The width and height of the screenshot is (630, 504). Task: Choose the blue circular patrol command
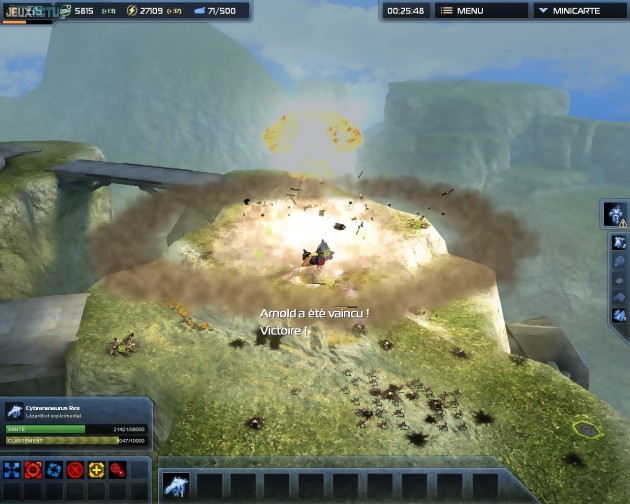[x=54, y=470]
